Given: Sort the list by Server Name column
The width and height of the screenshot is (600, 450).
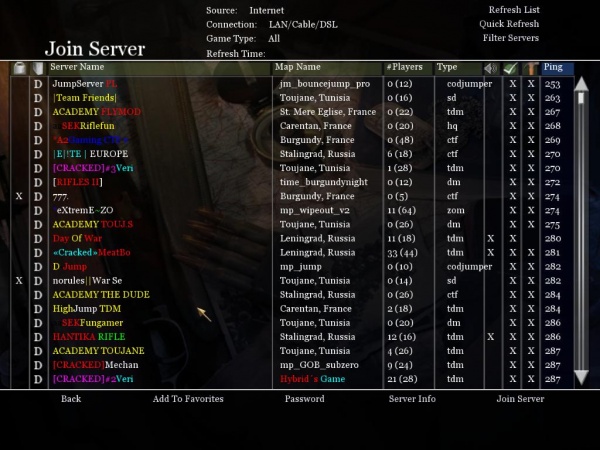Looking at the screenshot, I should (x=77, y=67).
